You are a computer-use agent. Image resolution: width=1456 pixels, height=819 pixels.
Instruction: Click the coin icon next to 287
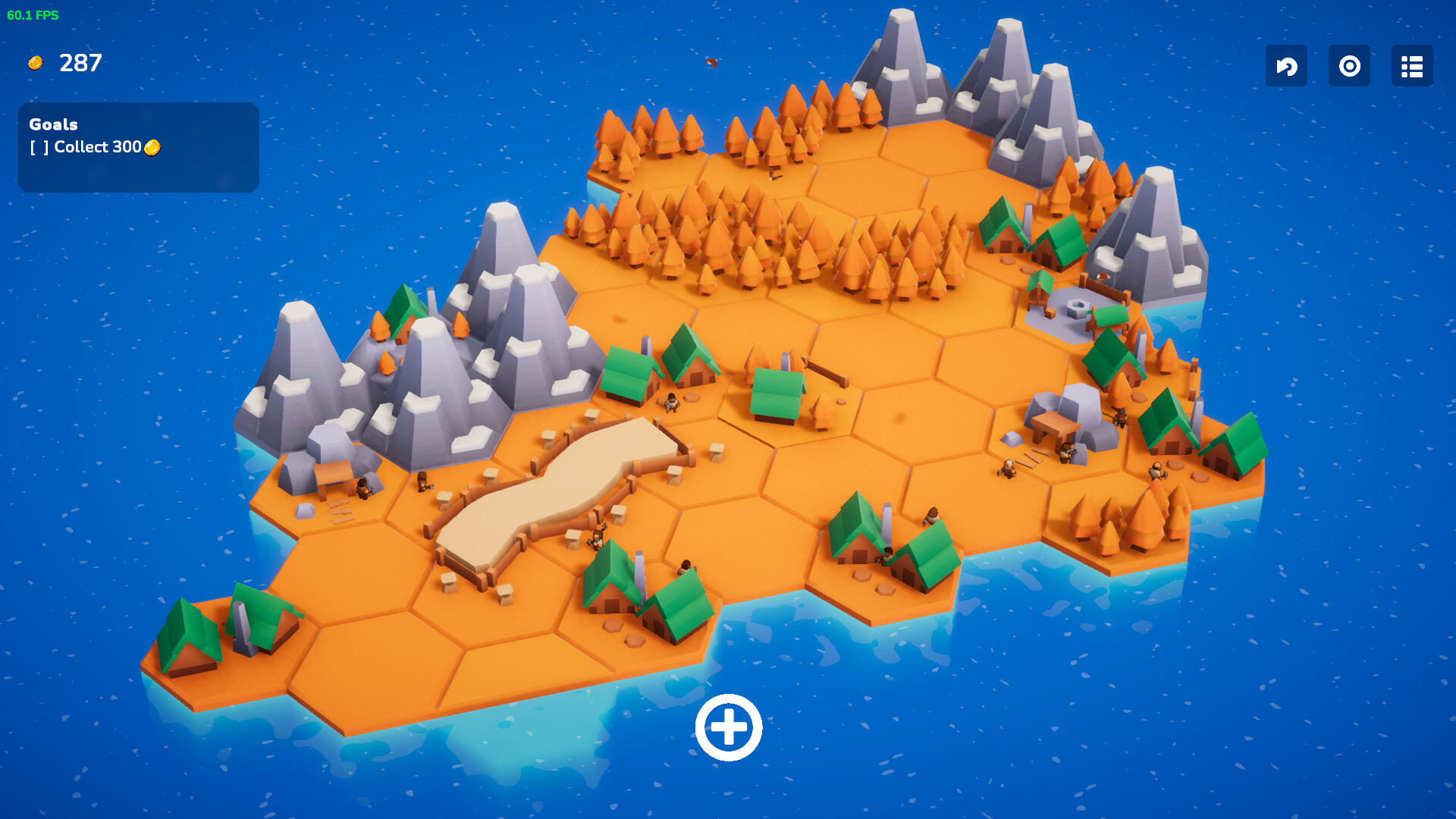coord(35,64)
